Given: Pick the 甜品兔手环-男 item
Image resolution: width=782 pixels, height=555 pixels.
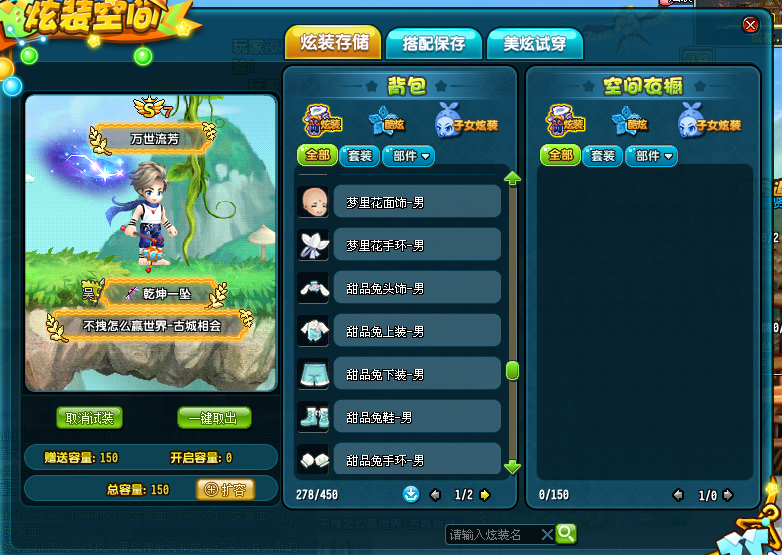Looking at the screenshot, I should [416, 460].
